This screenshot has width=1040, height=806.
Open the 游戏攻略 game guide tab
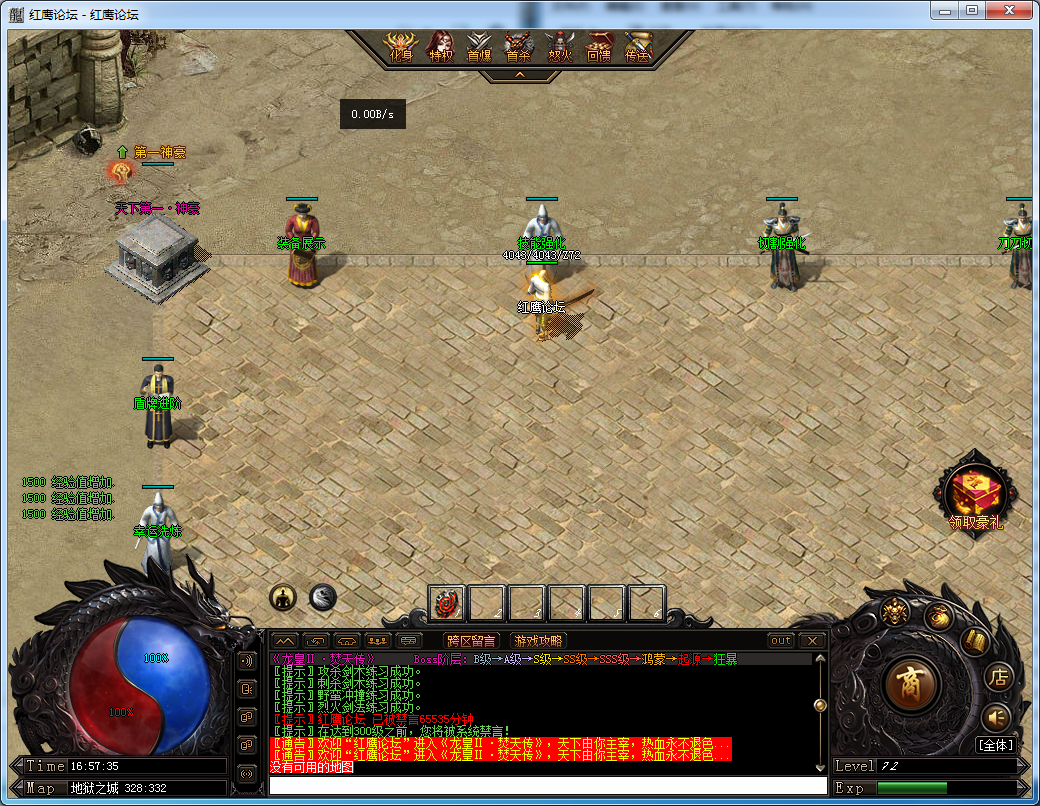point(537,641)
